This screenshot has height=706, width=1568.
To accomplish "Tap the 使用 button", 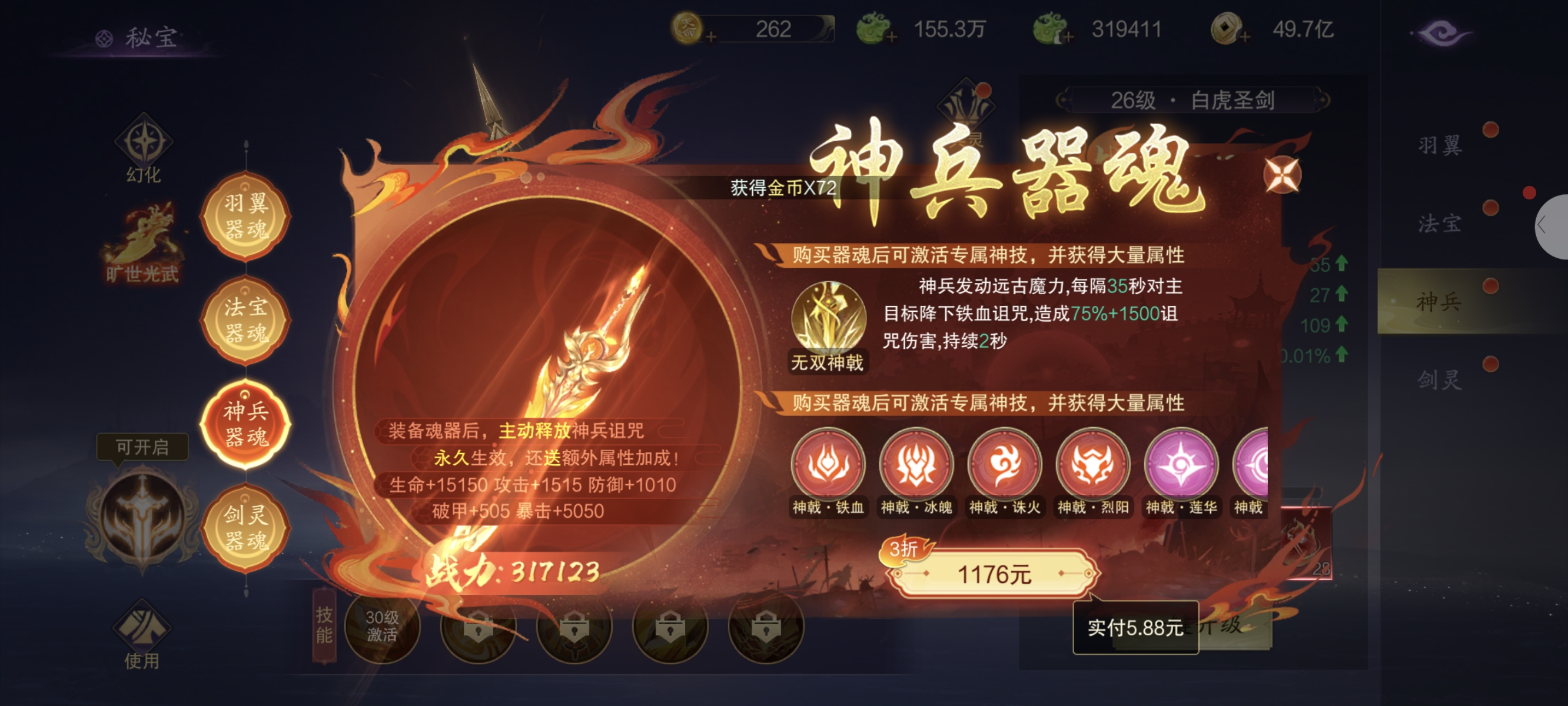I will 142,634.
